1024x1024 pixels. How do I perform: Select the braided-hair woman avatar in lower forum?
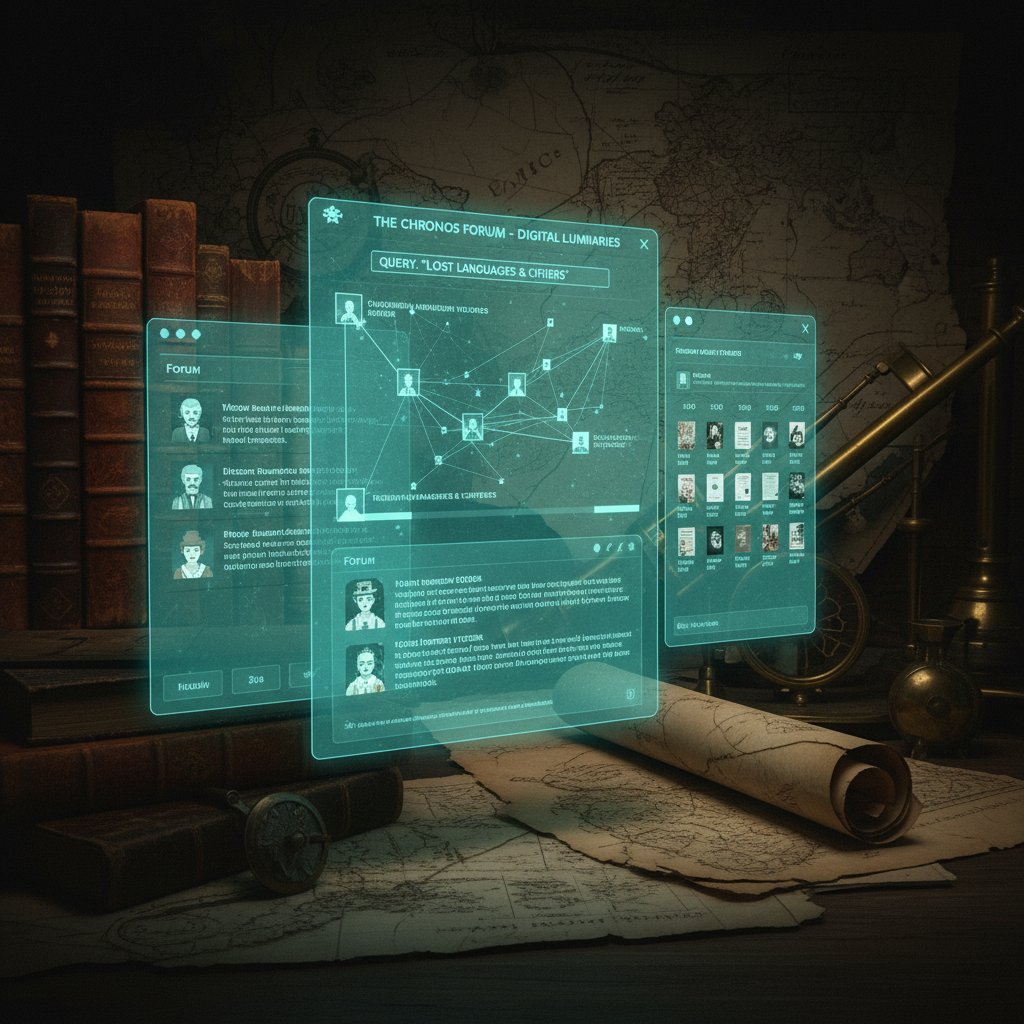365,669
